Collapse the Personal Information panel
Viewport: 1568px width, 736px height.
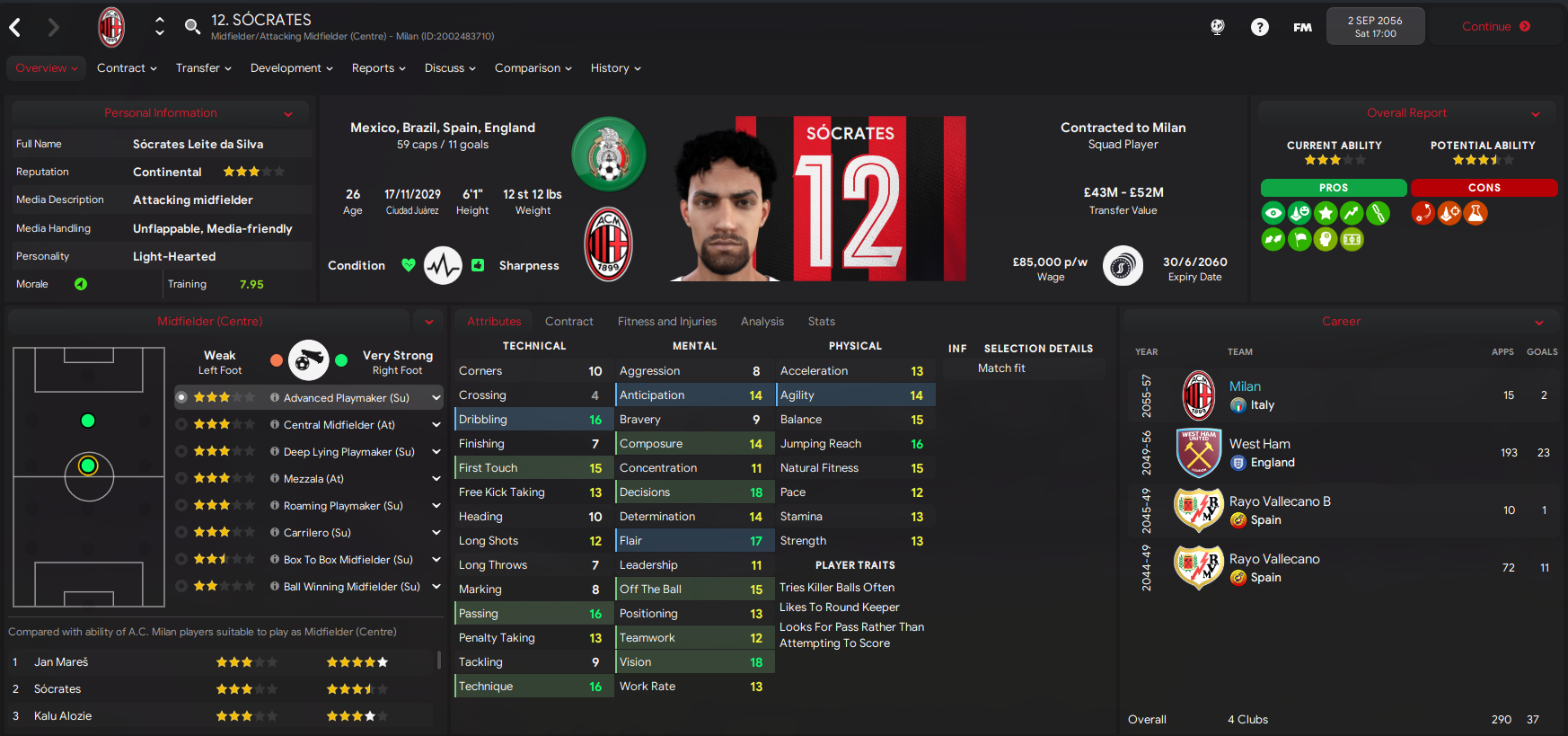288,112
